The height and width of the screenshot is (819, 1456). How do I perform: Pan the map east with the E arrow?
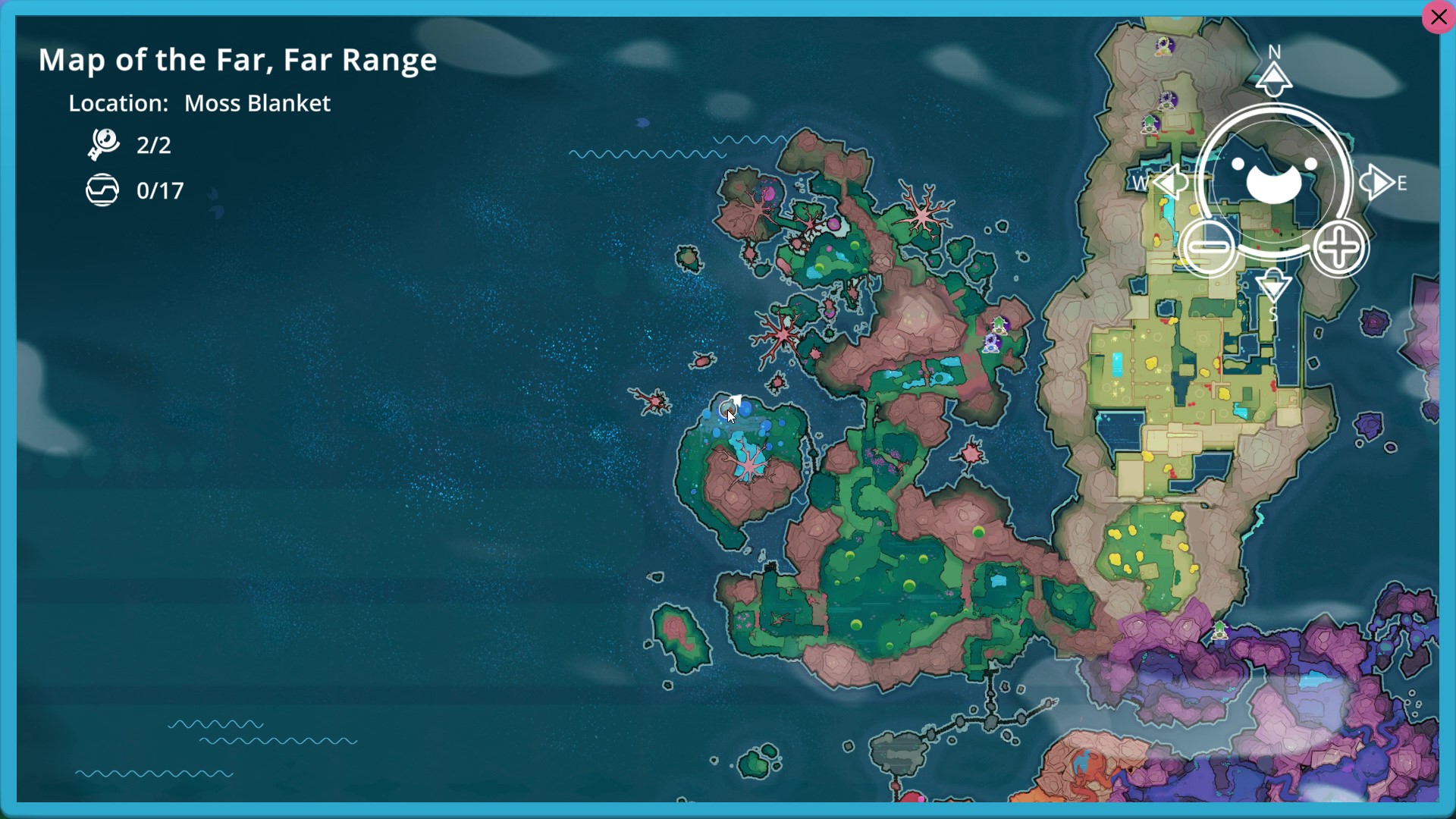pyautogui.click(x=1377, y=183)
